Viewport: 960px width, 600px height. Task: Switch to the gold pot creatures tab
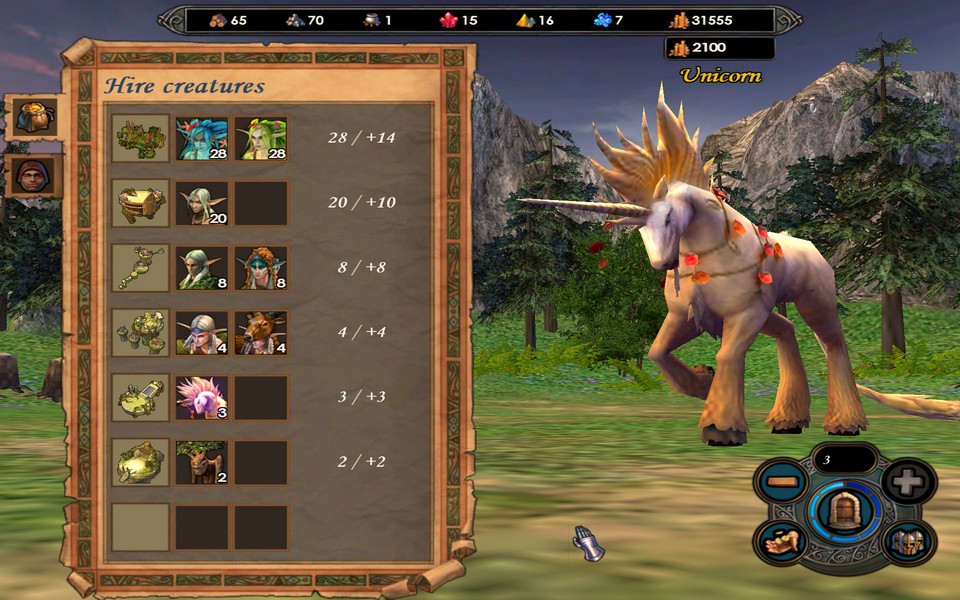[32, 117]
